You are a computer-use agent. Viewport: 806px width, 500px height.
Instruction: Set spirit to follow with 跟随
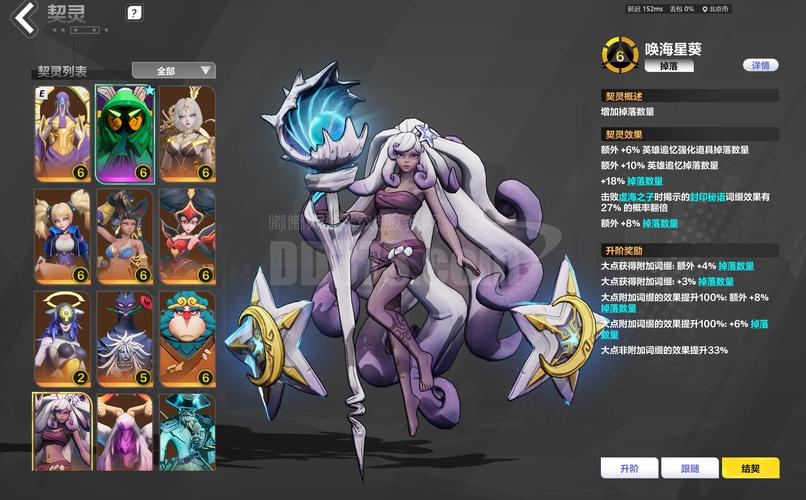pyautogui.click(x=690, y=468)
